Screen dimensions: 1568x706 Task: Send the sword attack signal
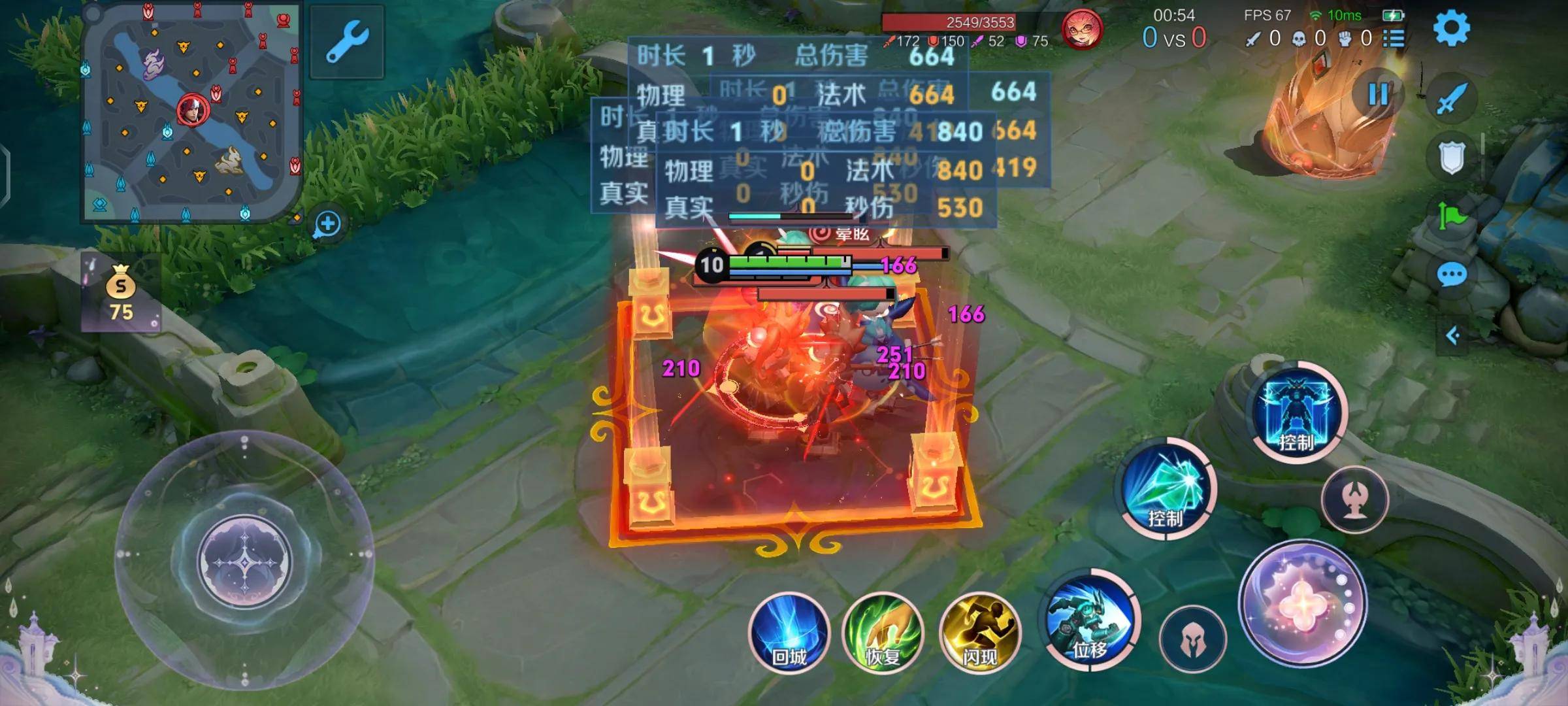pos(1451,99)
